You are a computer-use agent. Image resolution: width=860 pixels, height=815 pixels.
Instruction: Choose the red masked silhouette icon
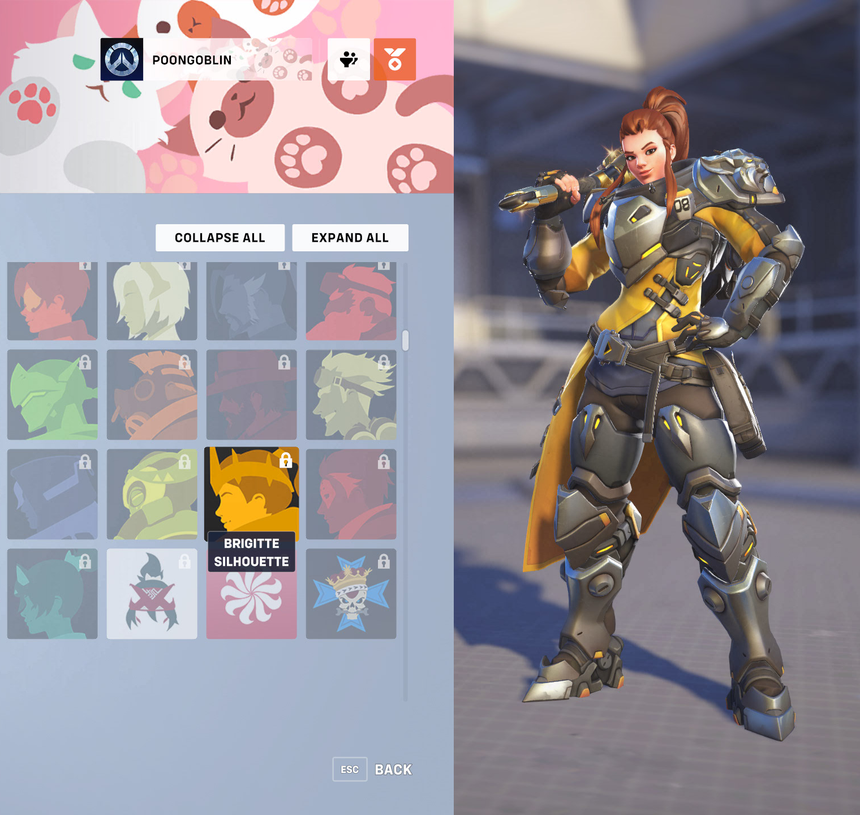point(351,494)
